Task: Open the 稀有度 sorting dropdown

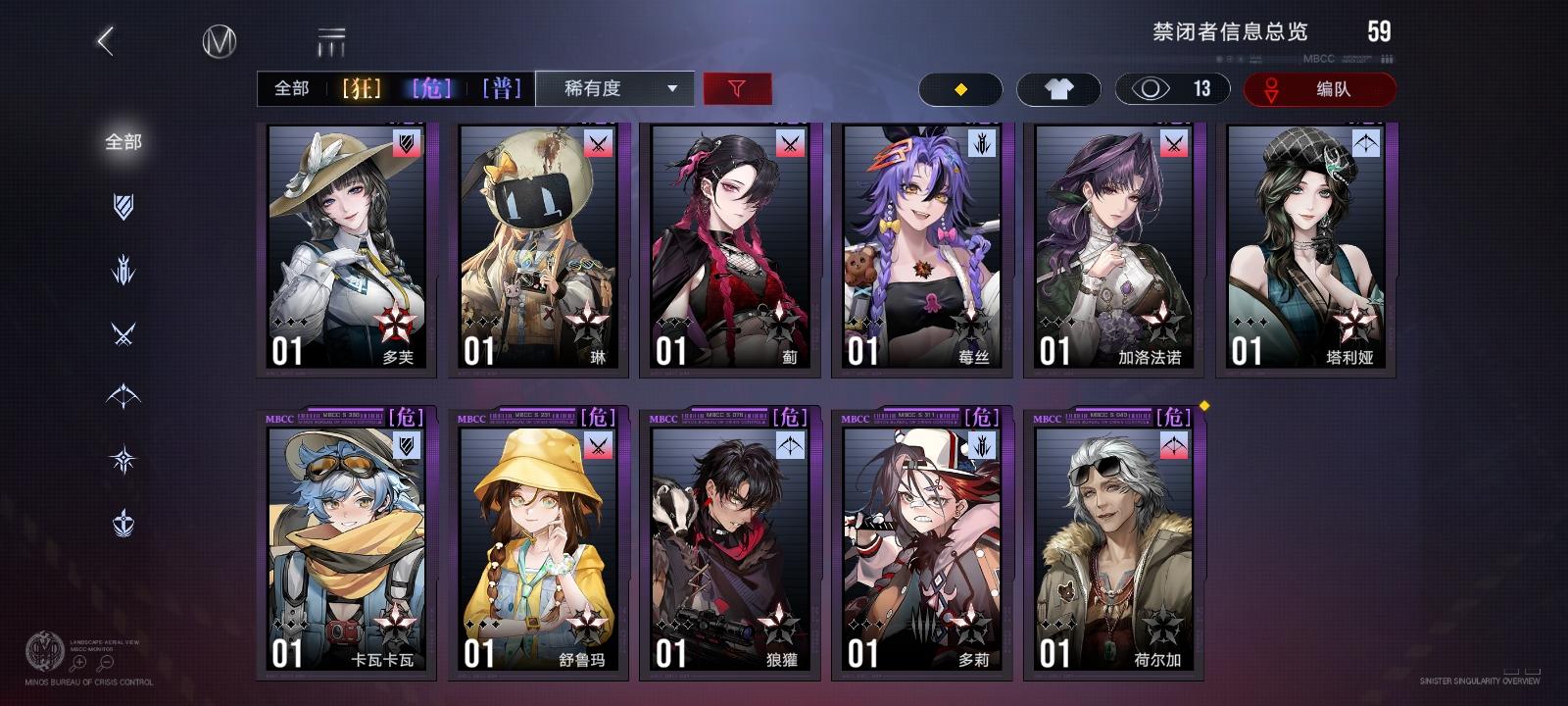Action: (x=613, y=88)
